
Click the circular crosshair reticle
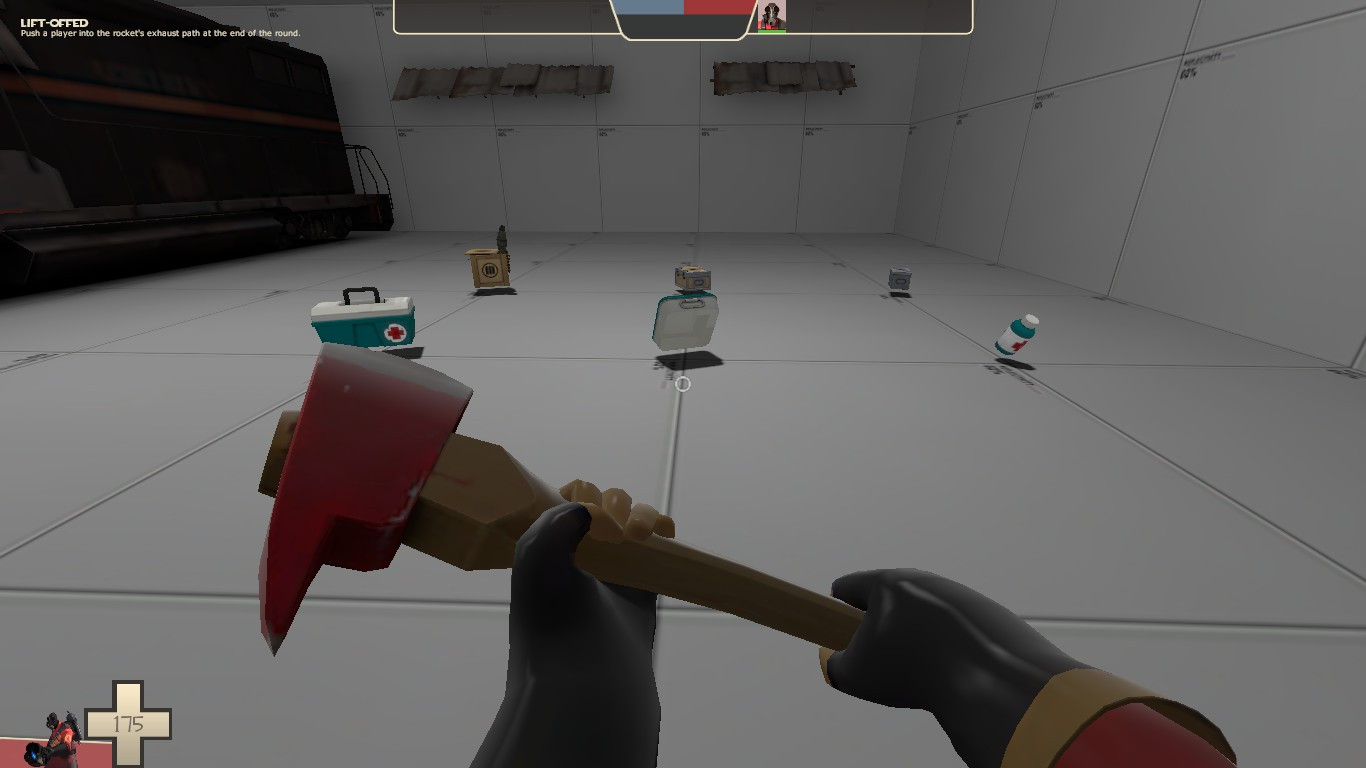(683, 384)
